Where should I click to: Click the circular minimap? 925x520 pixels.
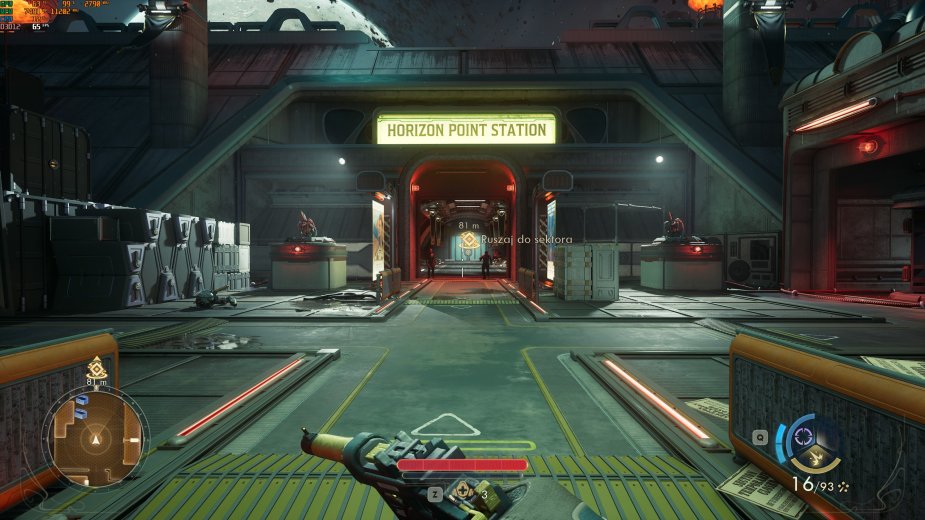pos(96,437)
